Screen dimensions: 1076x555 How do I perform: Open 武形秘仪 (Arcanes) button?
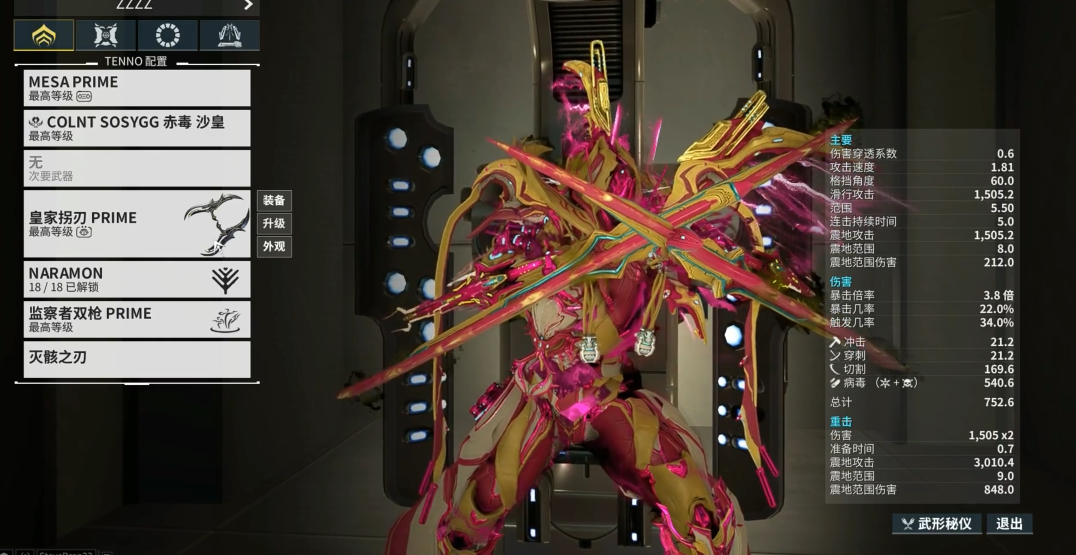(937, 524)
